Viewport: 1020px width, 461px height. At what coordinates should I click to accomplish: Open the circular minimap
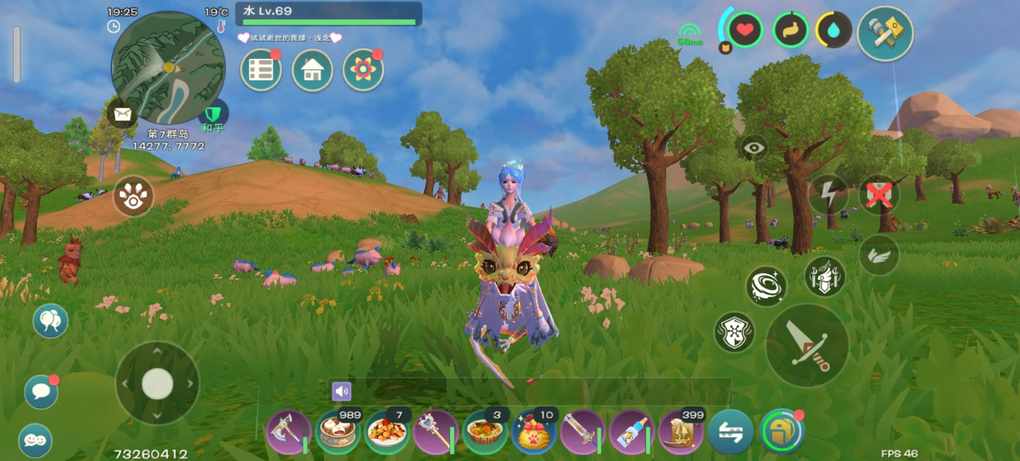coord(168,68)
